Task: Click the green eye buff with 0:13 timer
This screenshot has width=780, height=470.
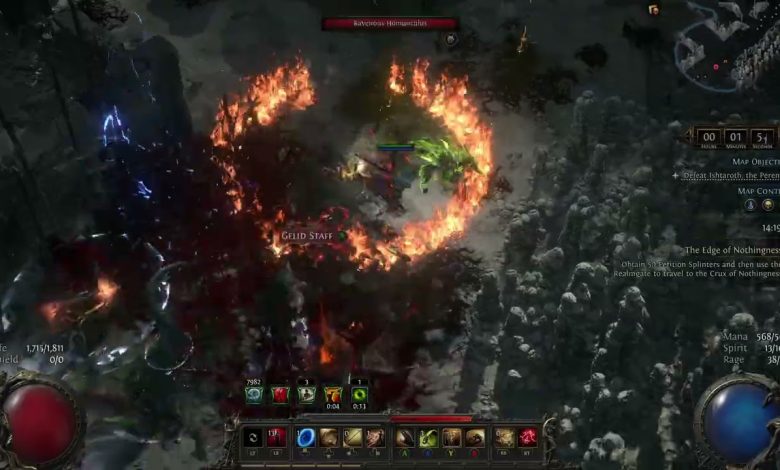Action: click(x=360, y=395)
